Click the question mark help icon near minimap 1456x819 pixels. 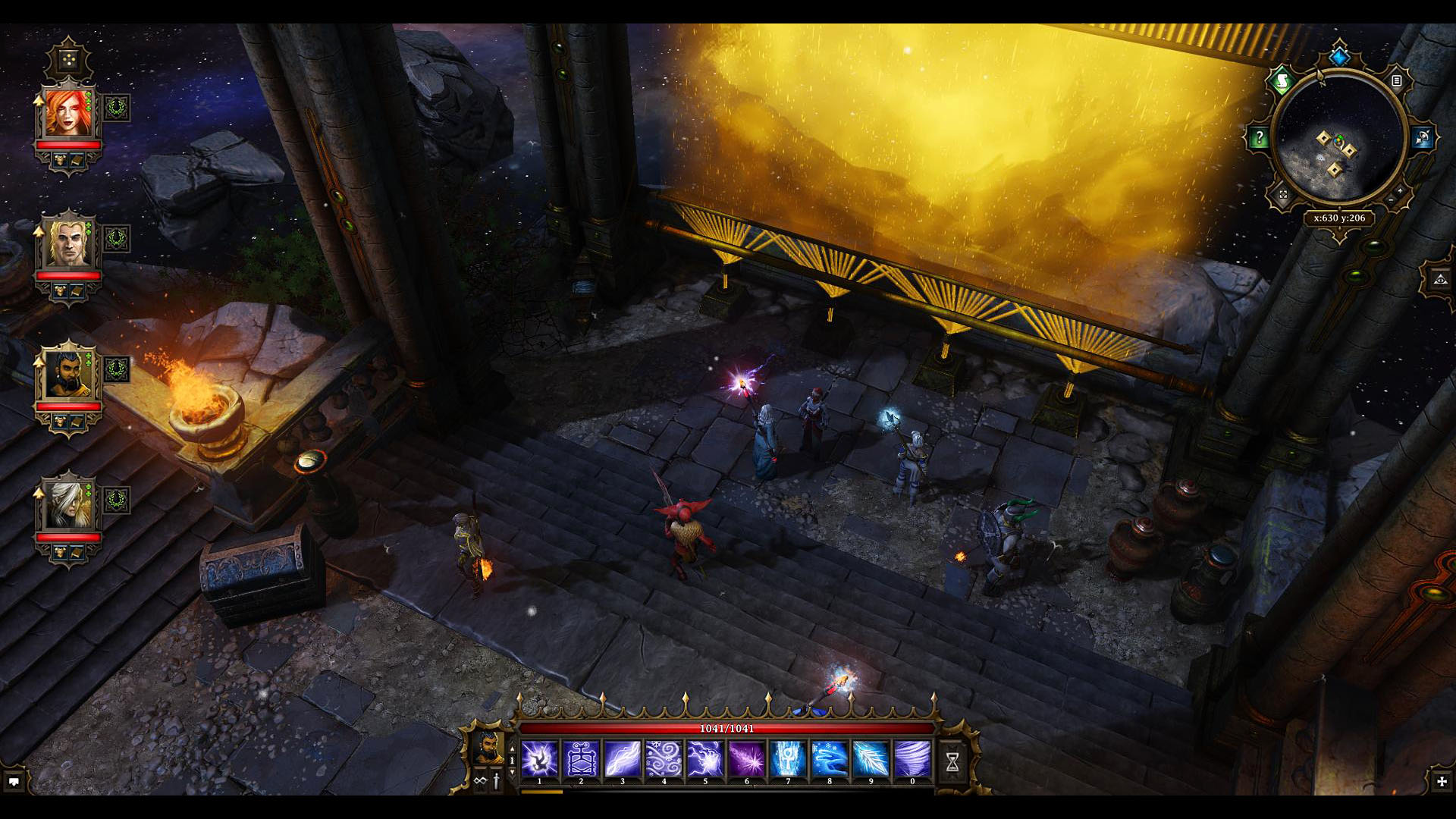(x=1259, y=136)
